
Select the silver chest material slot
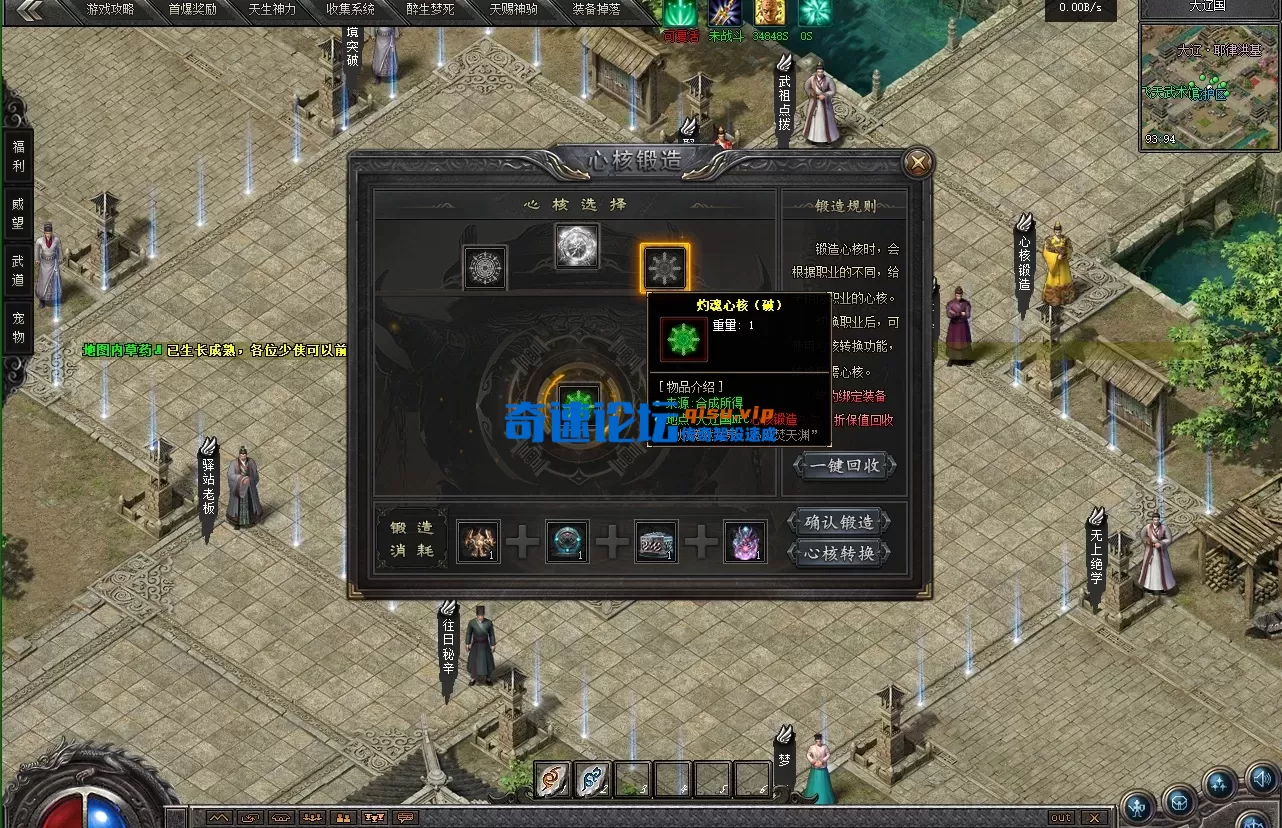click(656, 541)
